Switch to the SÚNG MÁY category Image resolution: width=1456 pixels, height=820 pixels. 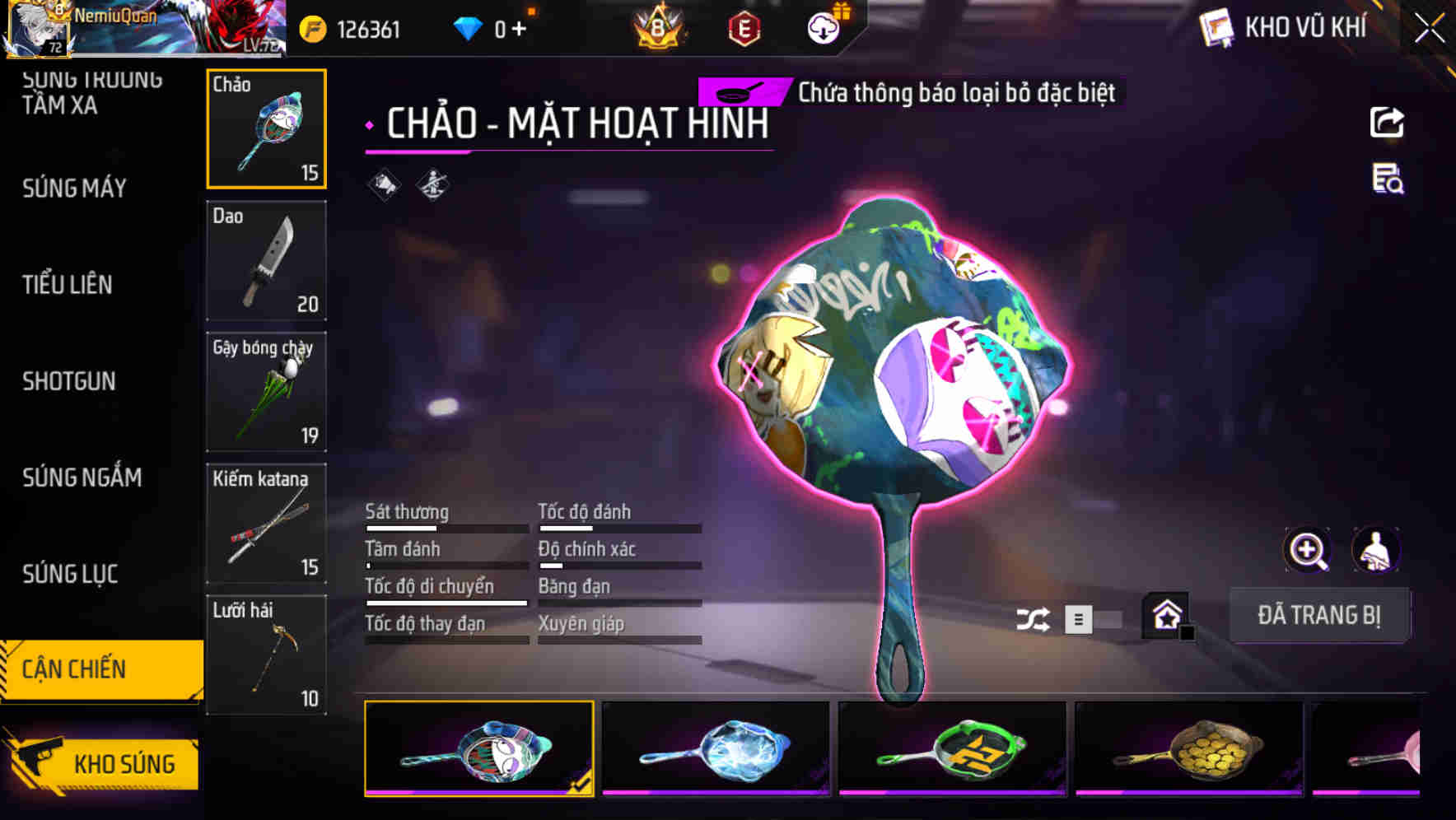(76, 188)
